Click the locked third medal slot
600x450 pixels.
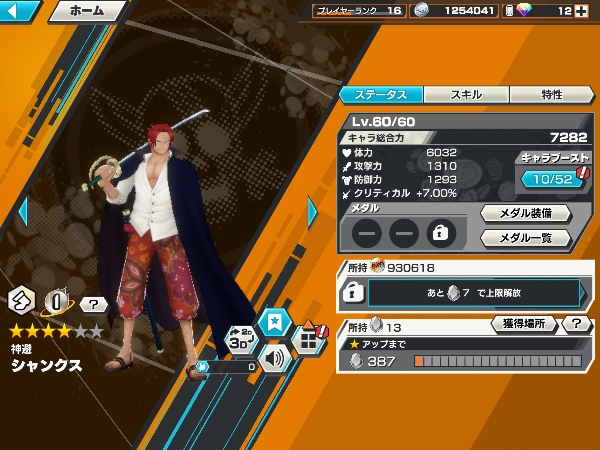click(x=439, y=234)
